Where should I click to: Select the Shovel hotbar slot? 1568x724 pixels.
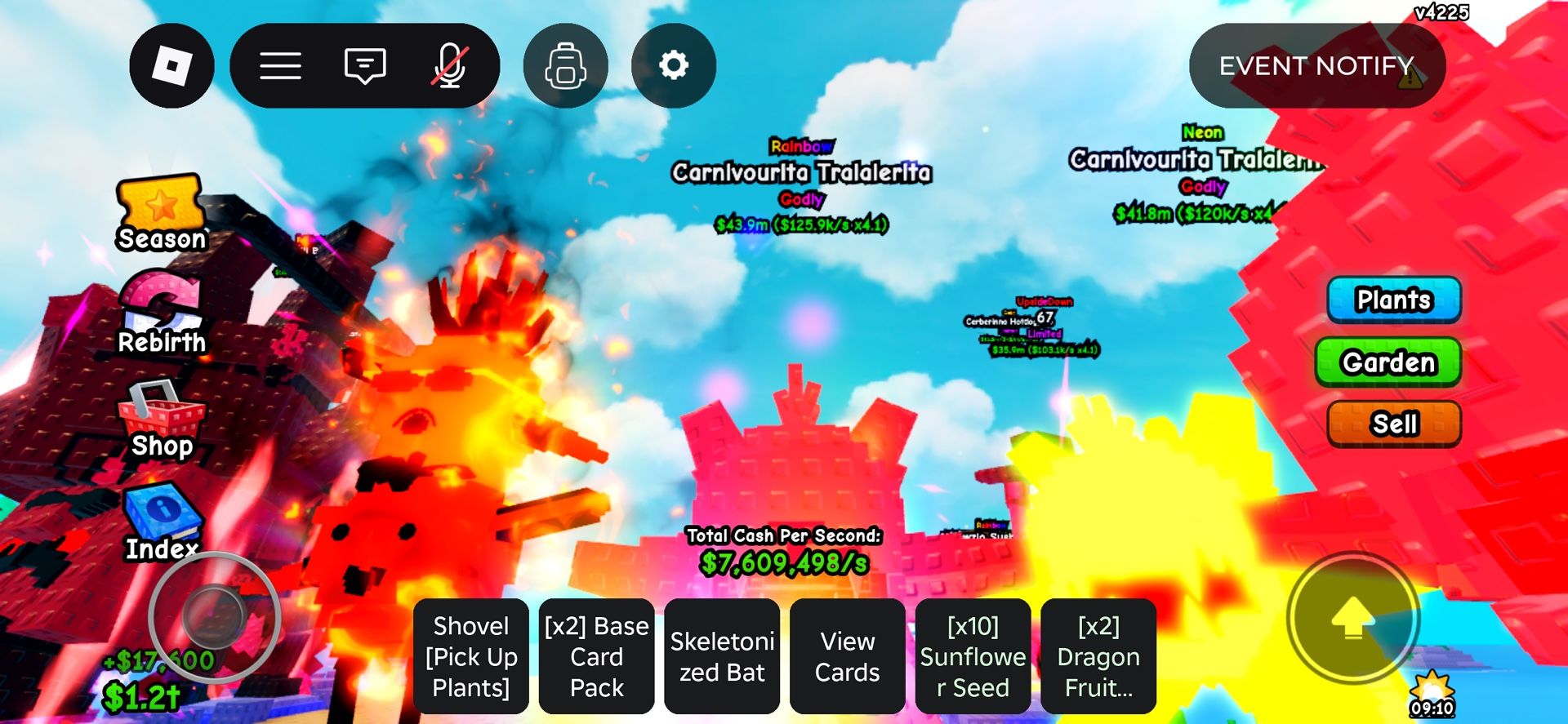(x=471, y=656)
